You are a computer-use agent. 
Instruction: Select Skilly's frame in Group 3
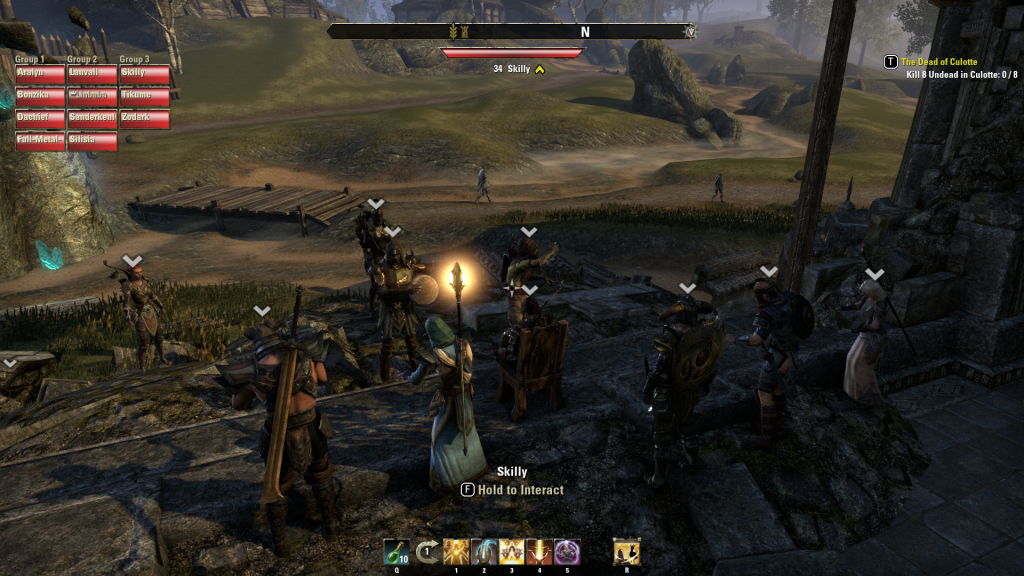tap(144, 74)
